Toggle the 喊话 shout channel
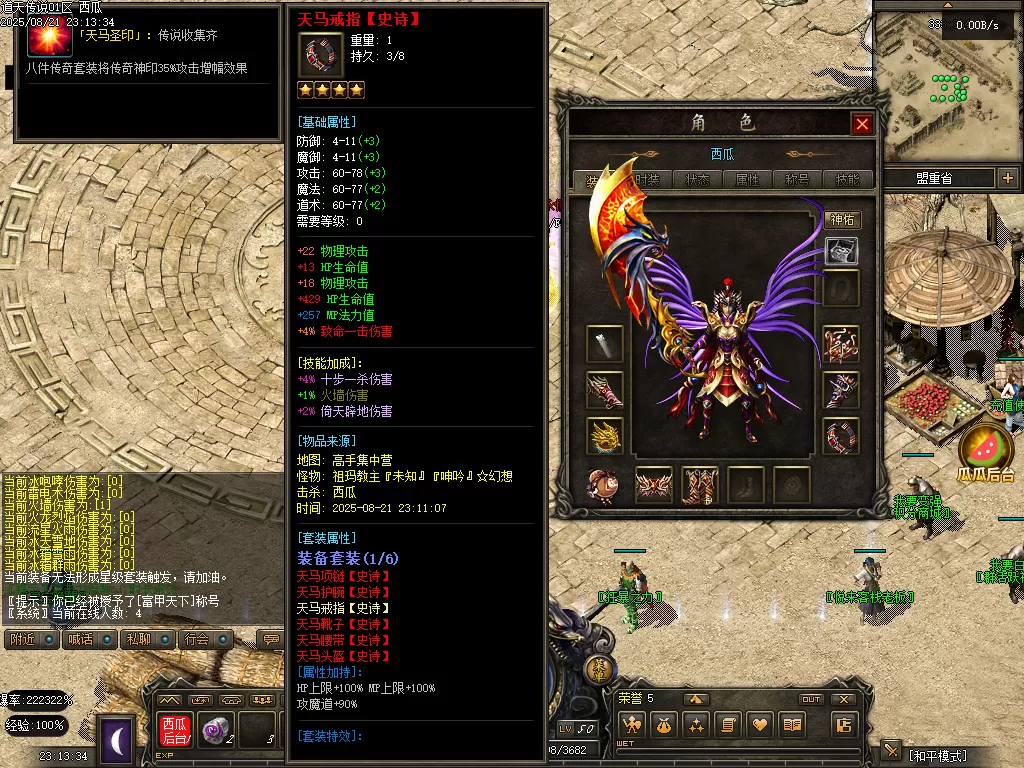1024x768 pixels. (80, 639)
